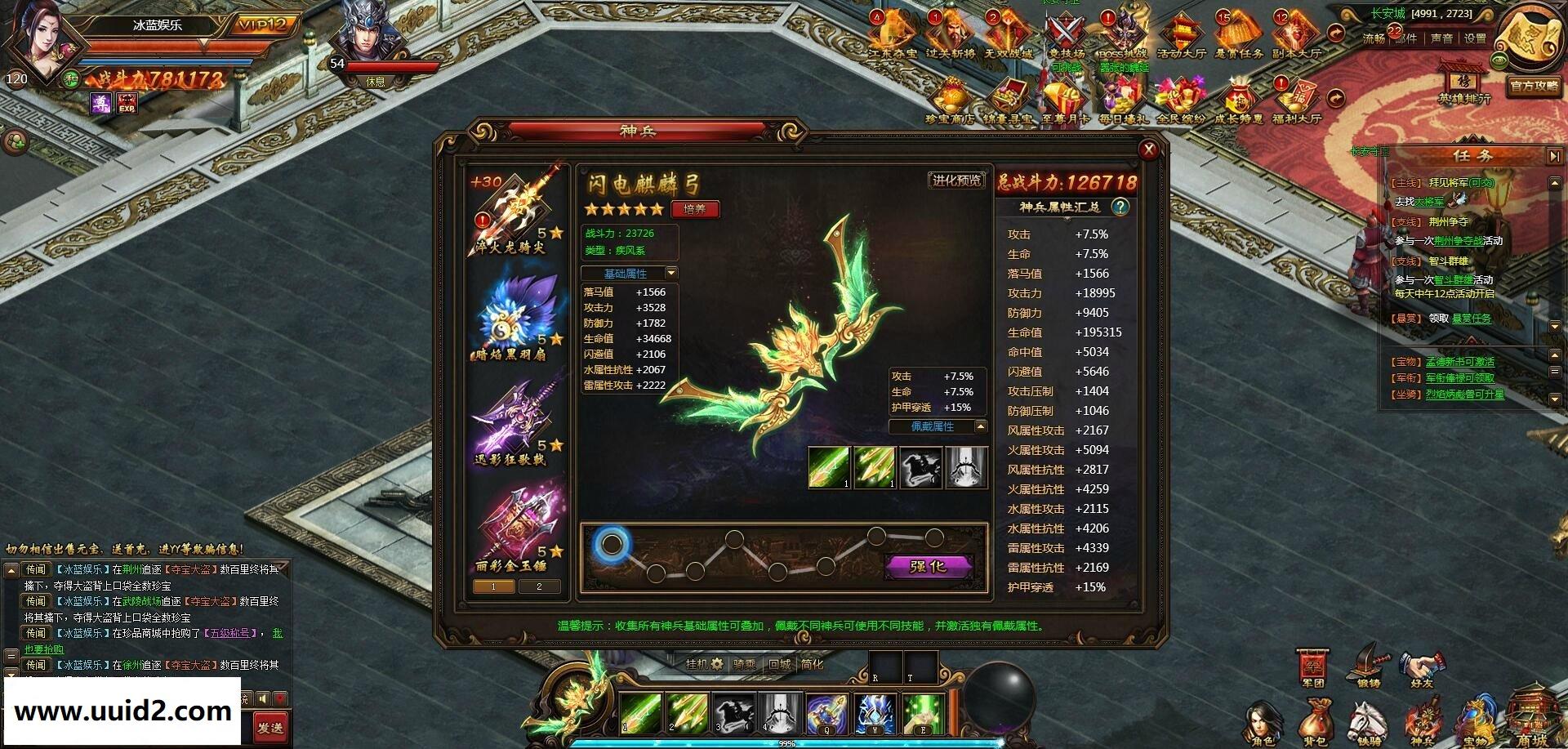Viewport: 1568px width, 749px height.
Task: Open the 竞技场 arena icon
Action: click(1066, 36)
